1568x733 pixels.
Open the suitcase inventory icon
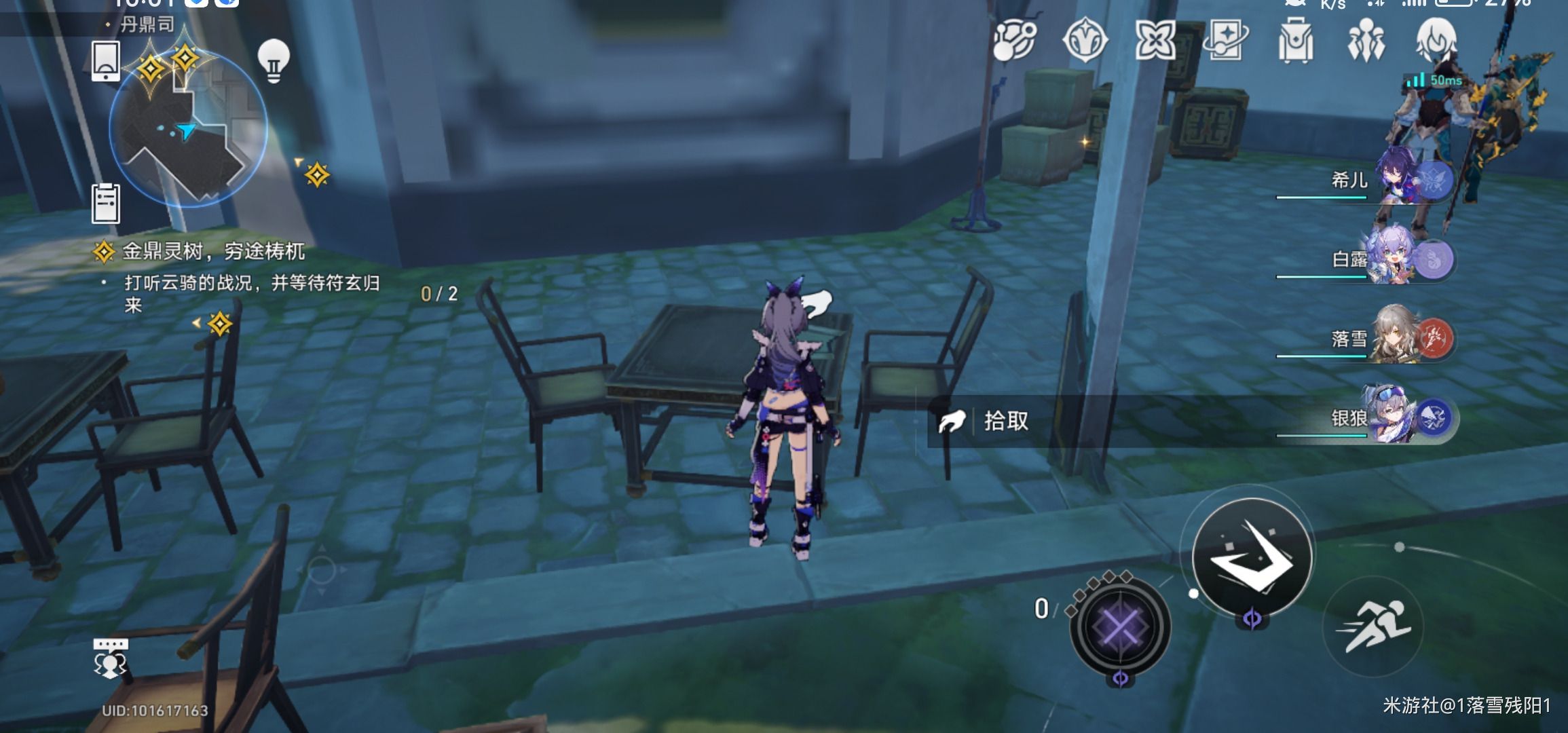(1295, 41)
